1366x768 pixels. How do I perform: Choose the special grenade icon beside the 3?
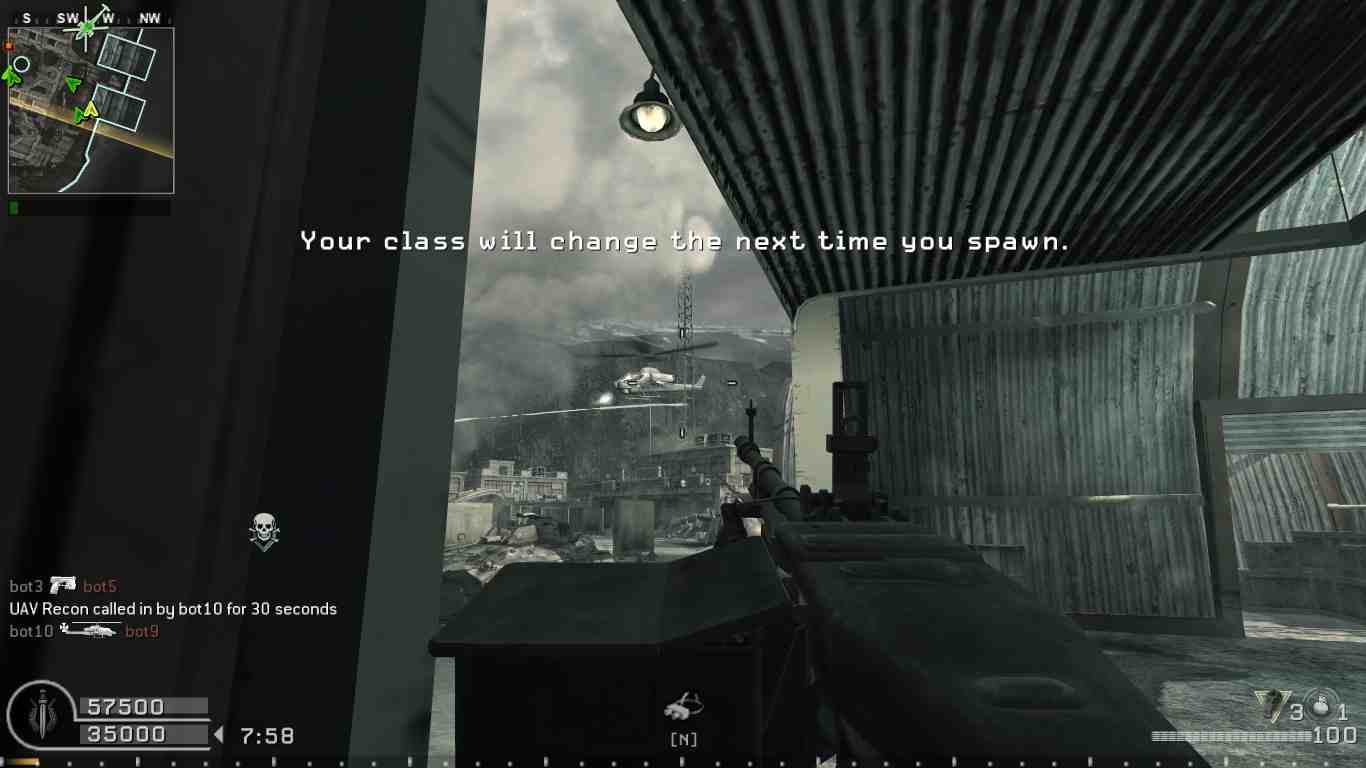click(x=1271, y=706)
